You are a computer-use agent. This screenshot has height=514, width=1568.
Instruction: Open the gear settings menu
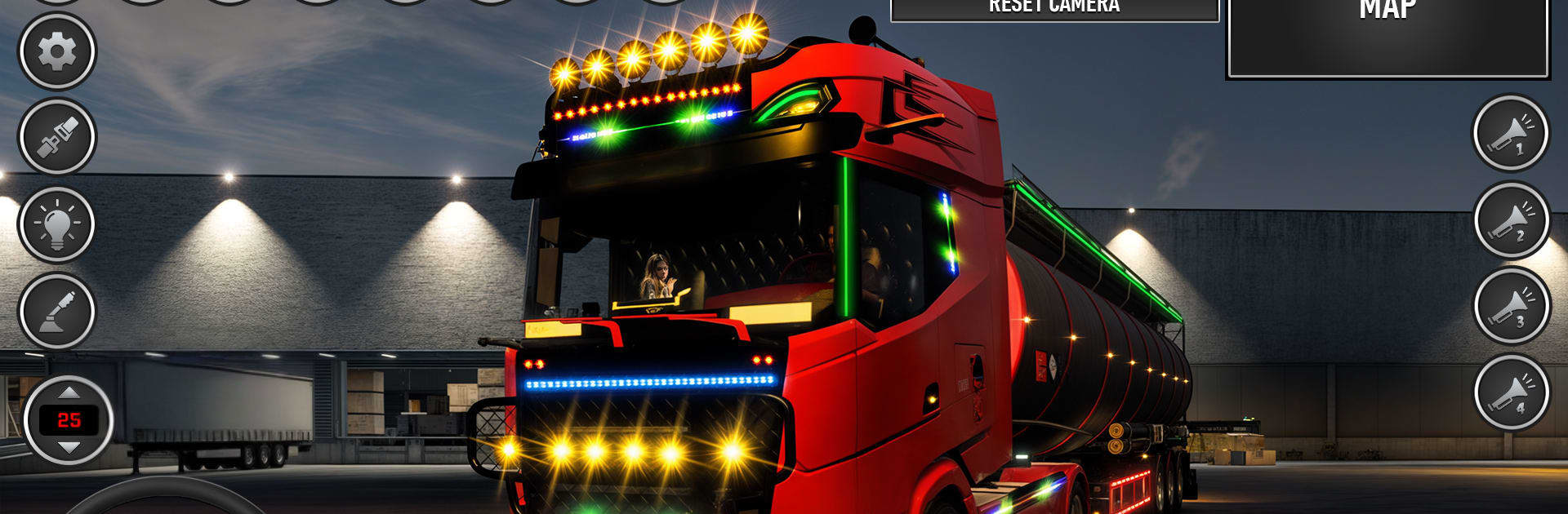point(57,51)
